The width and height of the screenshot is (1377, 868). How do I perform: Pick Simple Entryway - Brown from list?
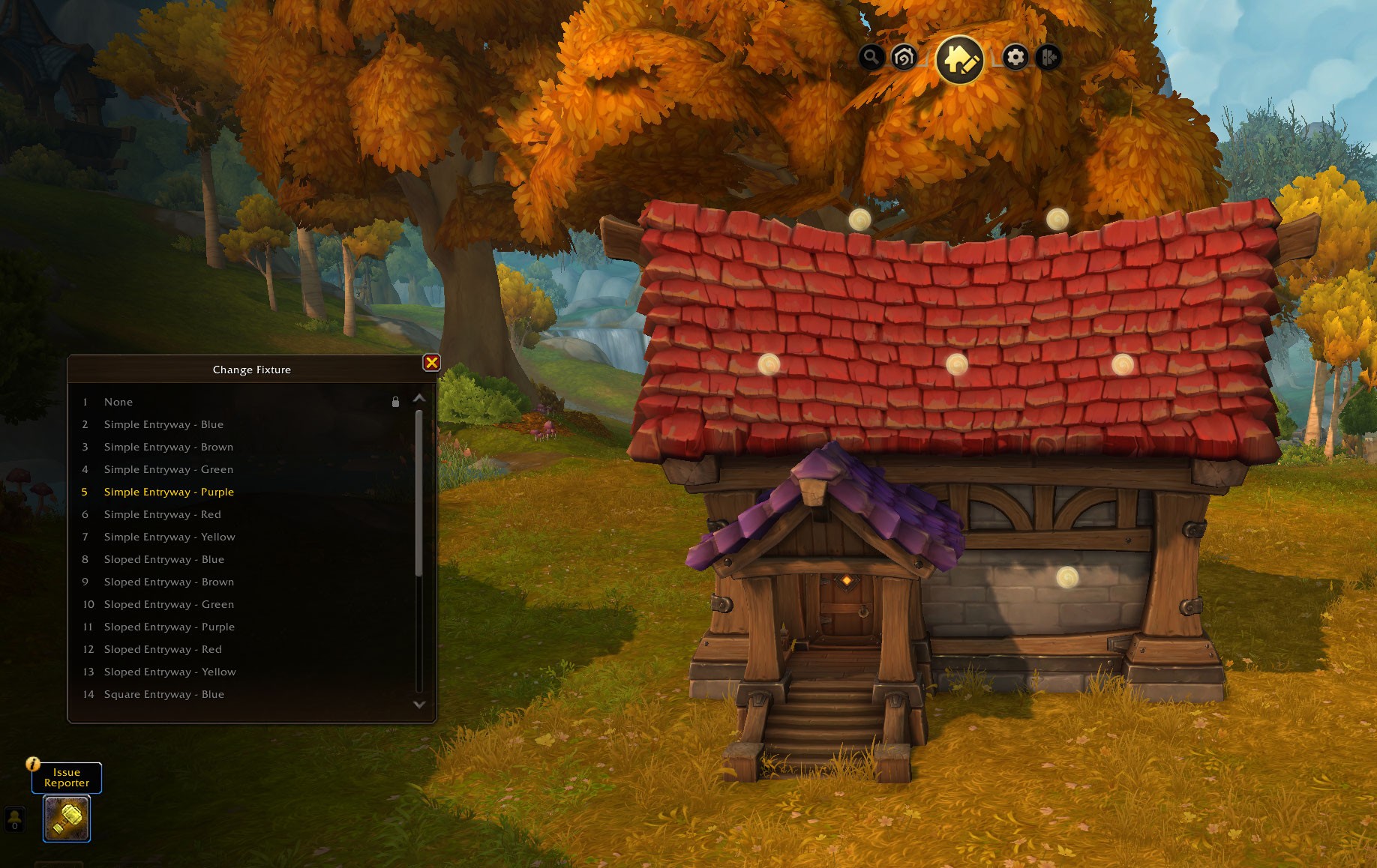tap(169, 447)
